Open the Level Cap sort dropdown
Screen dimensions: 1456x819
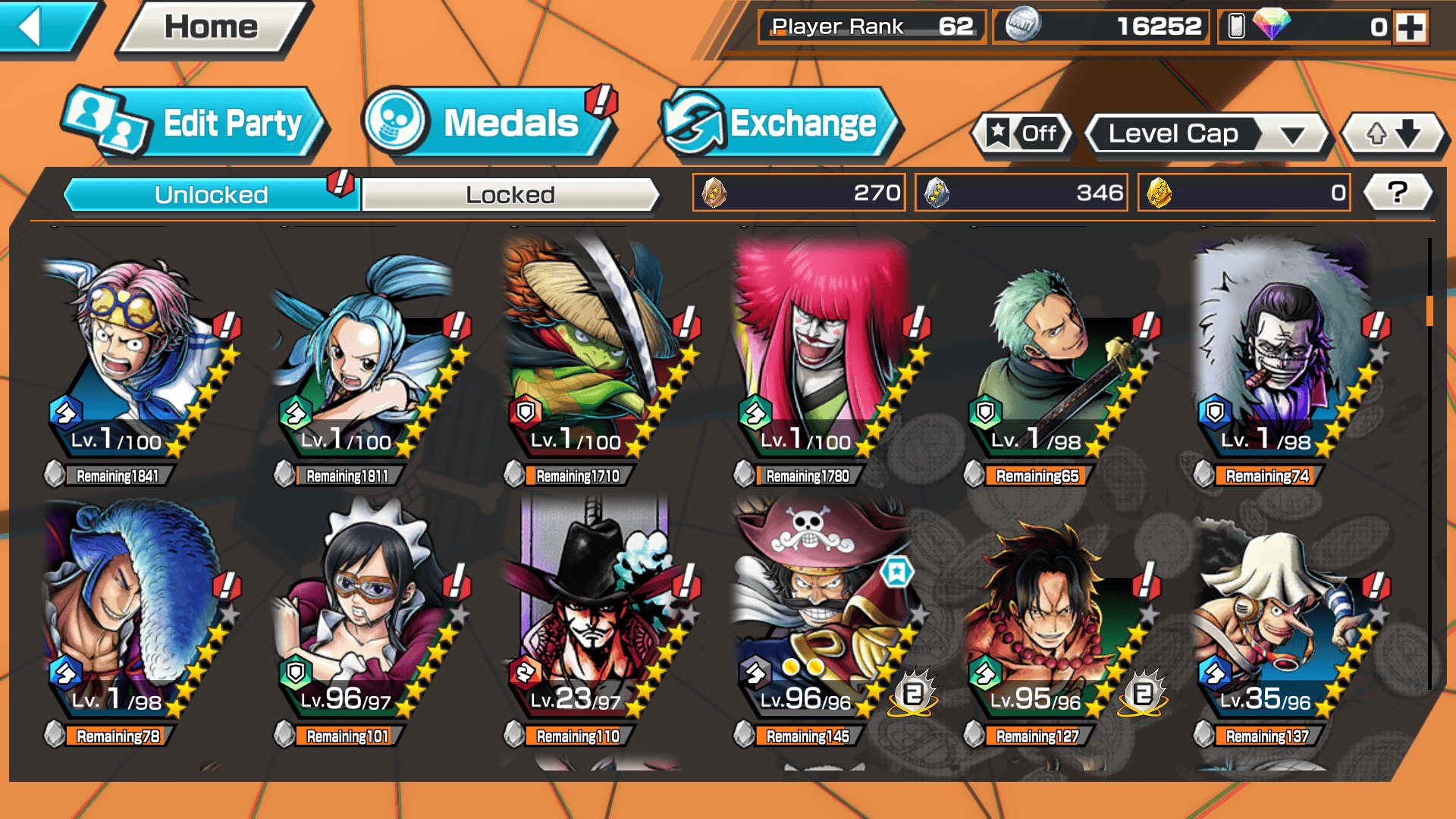[x=1207, y=134]
